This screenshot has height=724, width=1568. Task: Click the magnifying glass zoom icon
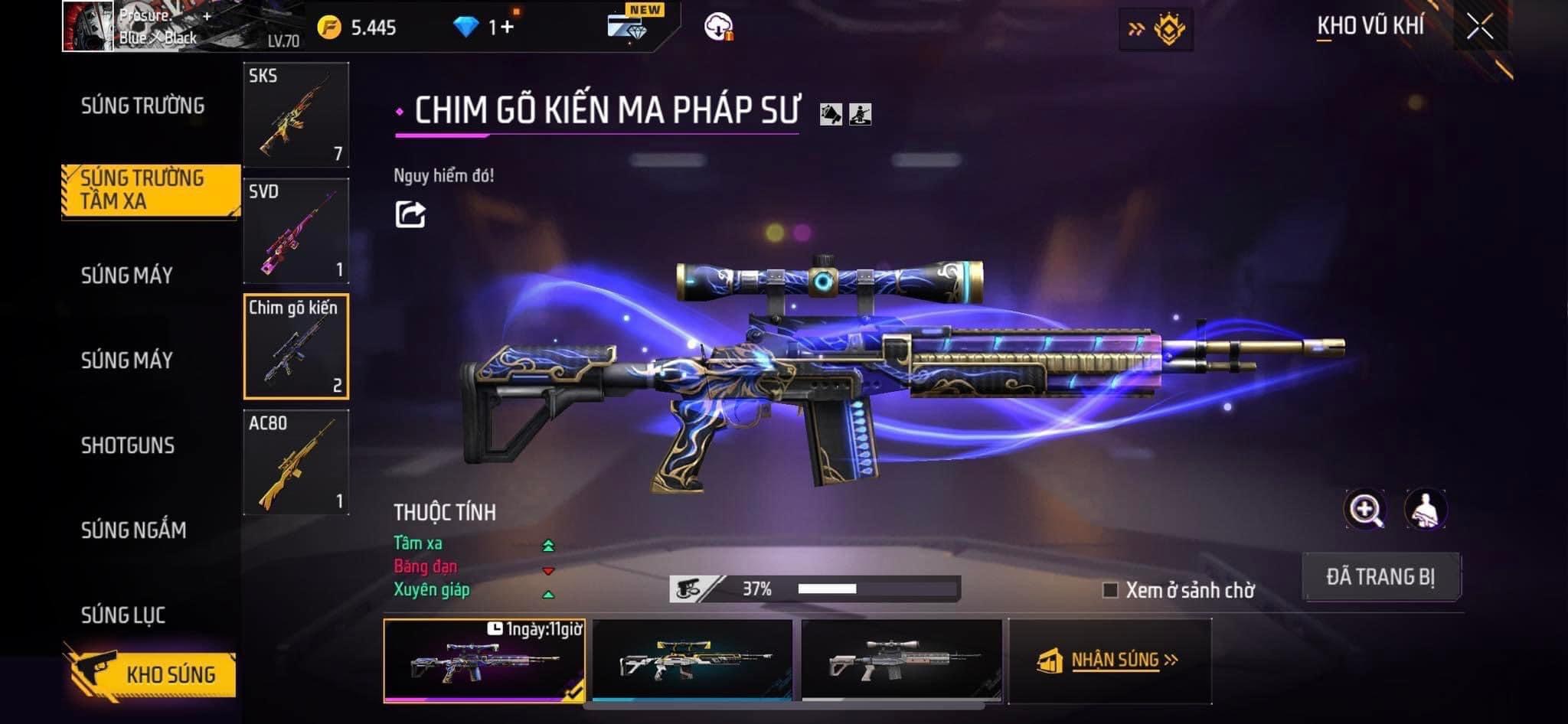pyautogui.click(x=1364, y=510)
